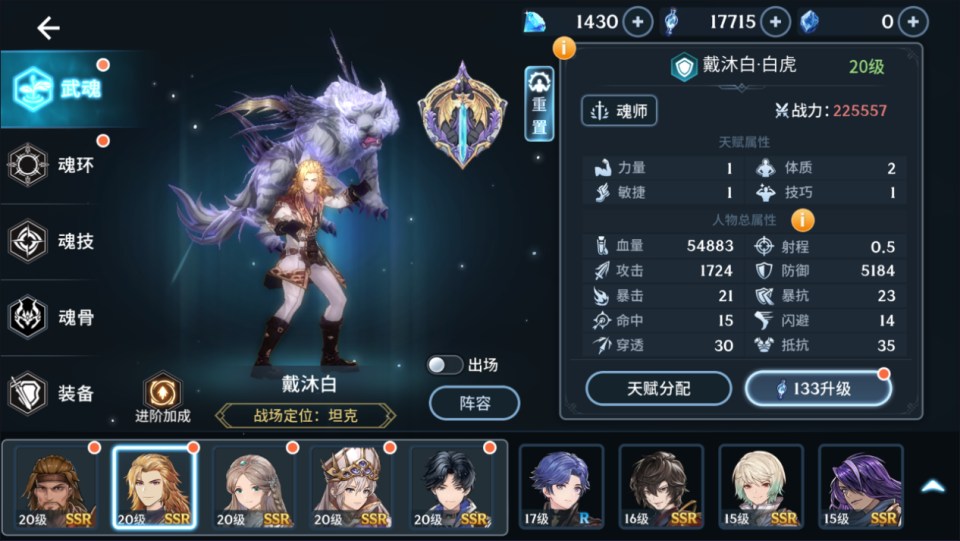Image resolution: width=960 pixels, height=541 pixels.
Task: Open the 魂师 class badge
Action: (x=619, y=110)
